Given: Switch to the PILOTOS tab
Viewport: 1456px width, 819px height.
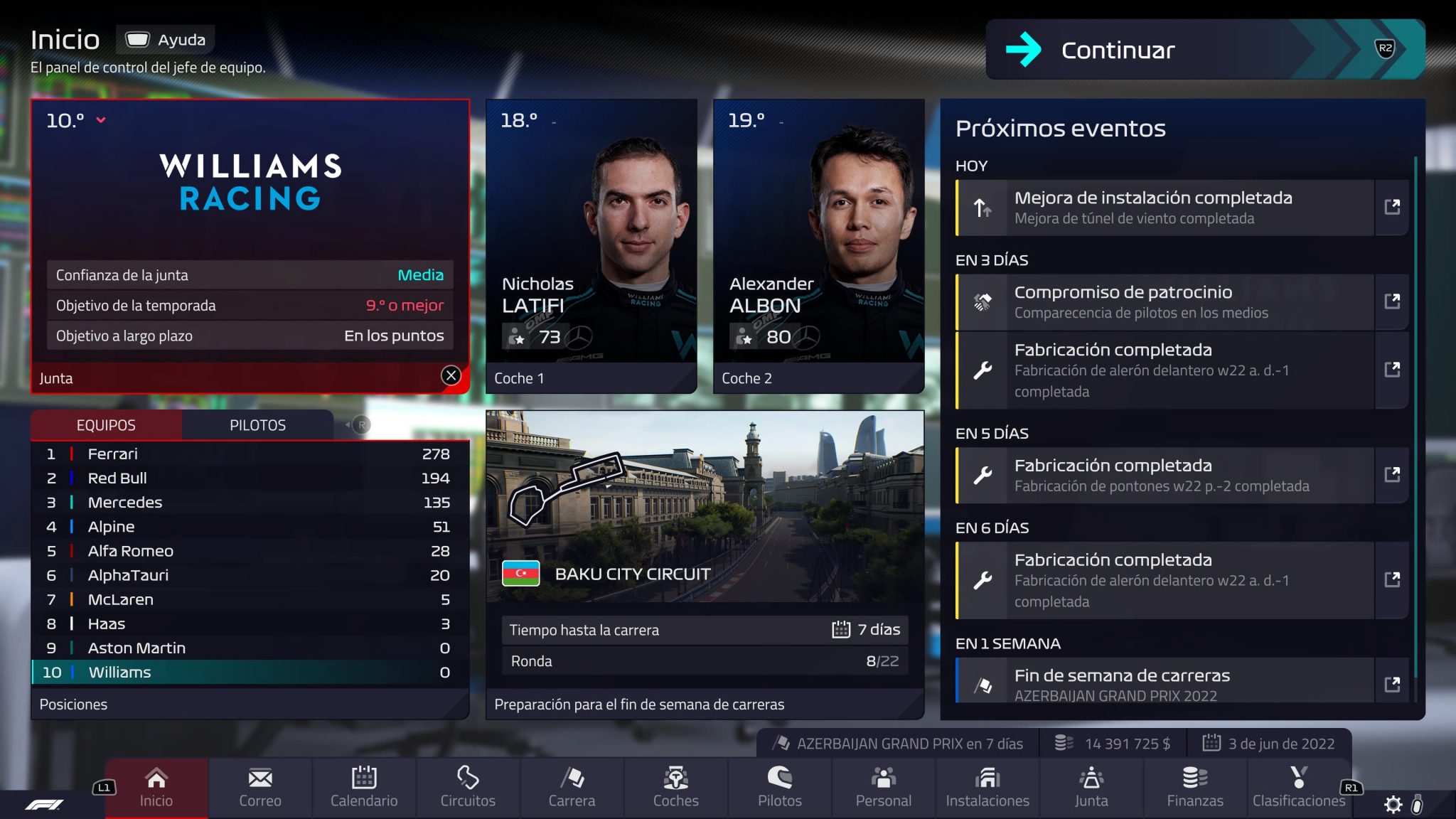Looking at the screenshot, I should 258,425.
